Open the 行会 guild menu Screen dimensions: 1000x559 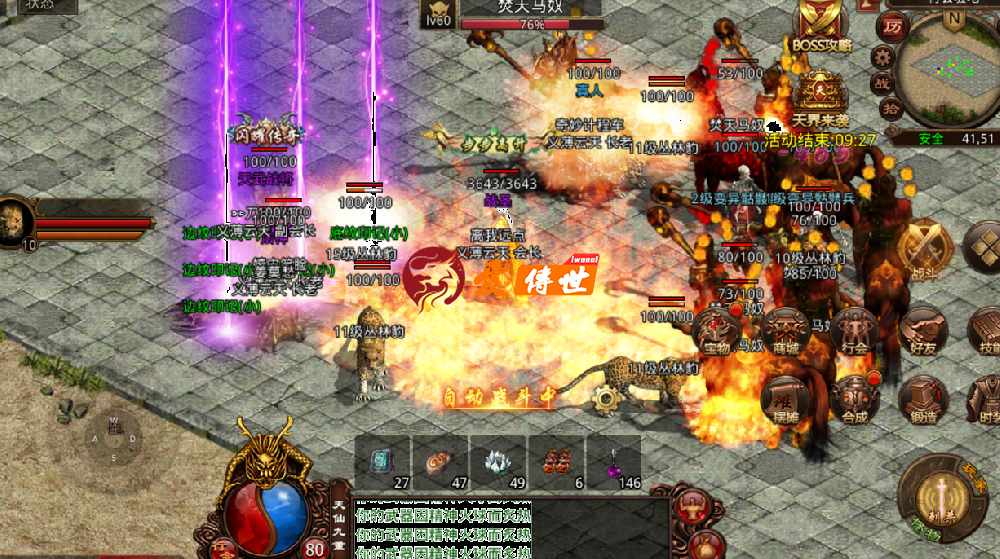(854, 331)
